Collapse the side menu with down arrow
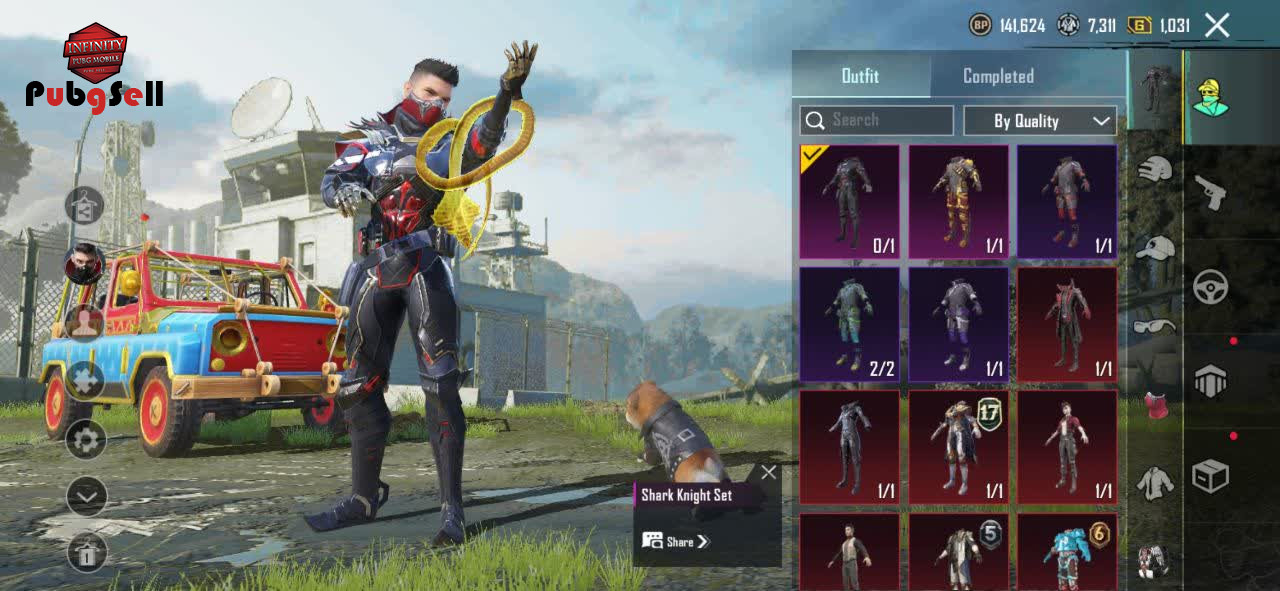The width and height of the screenshot is (1280, 591). click(x=86, y=496)
